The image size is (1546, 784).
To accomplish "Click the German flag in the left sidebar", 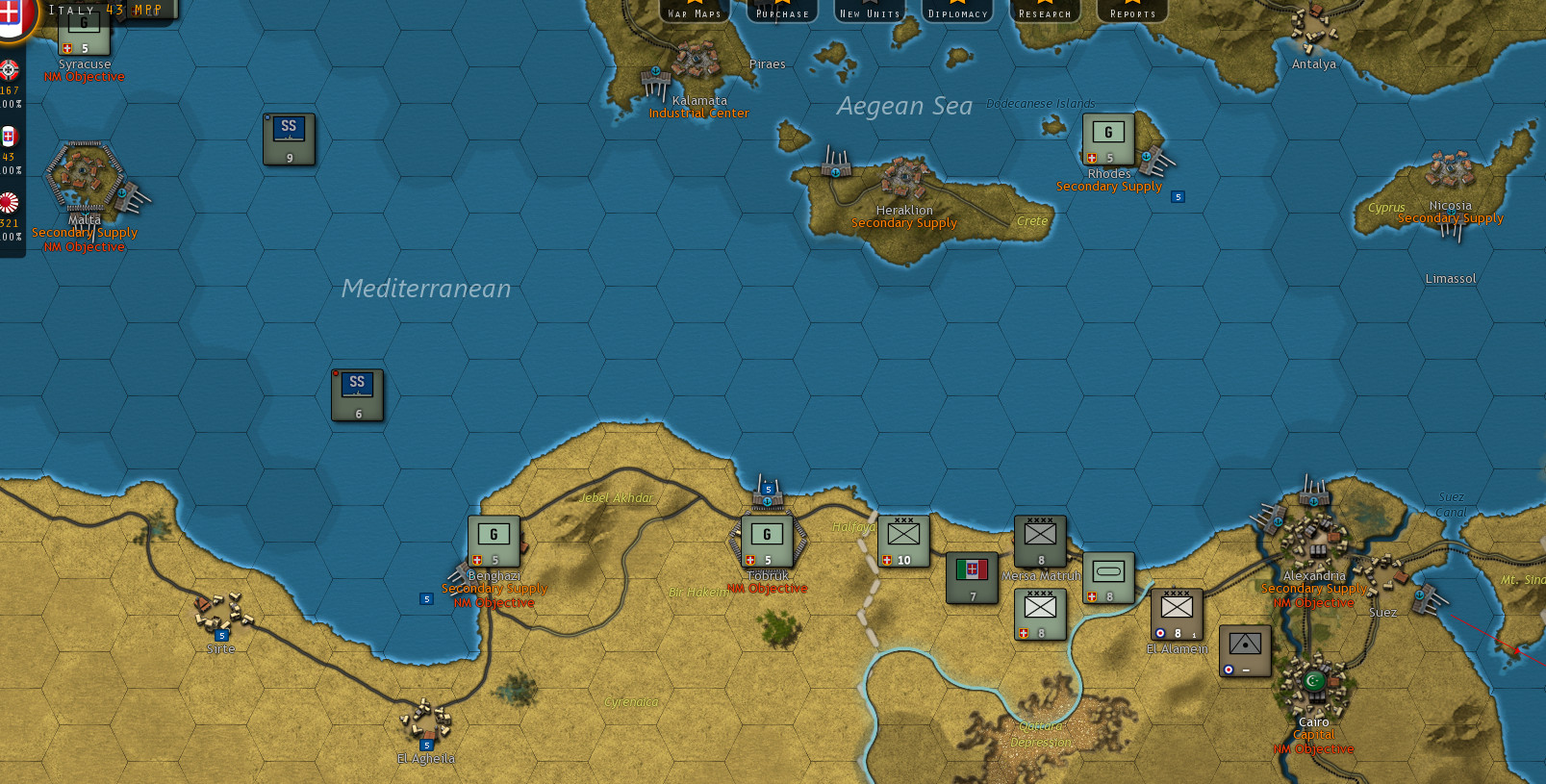I will (x=9, y=71).
